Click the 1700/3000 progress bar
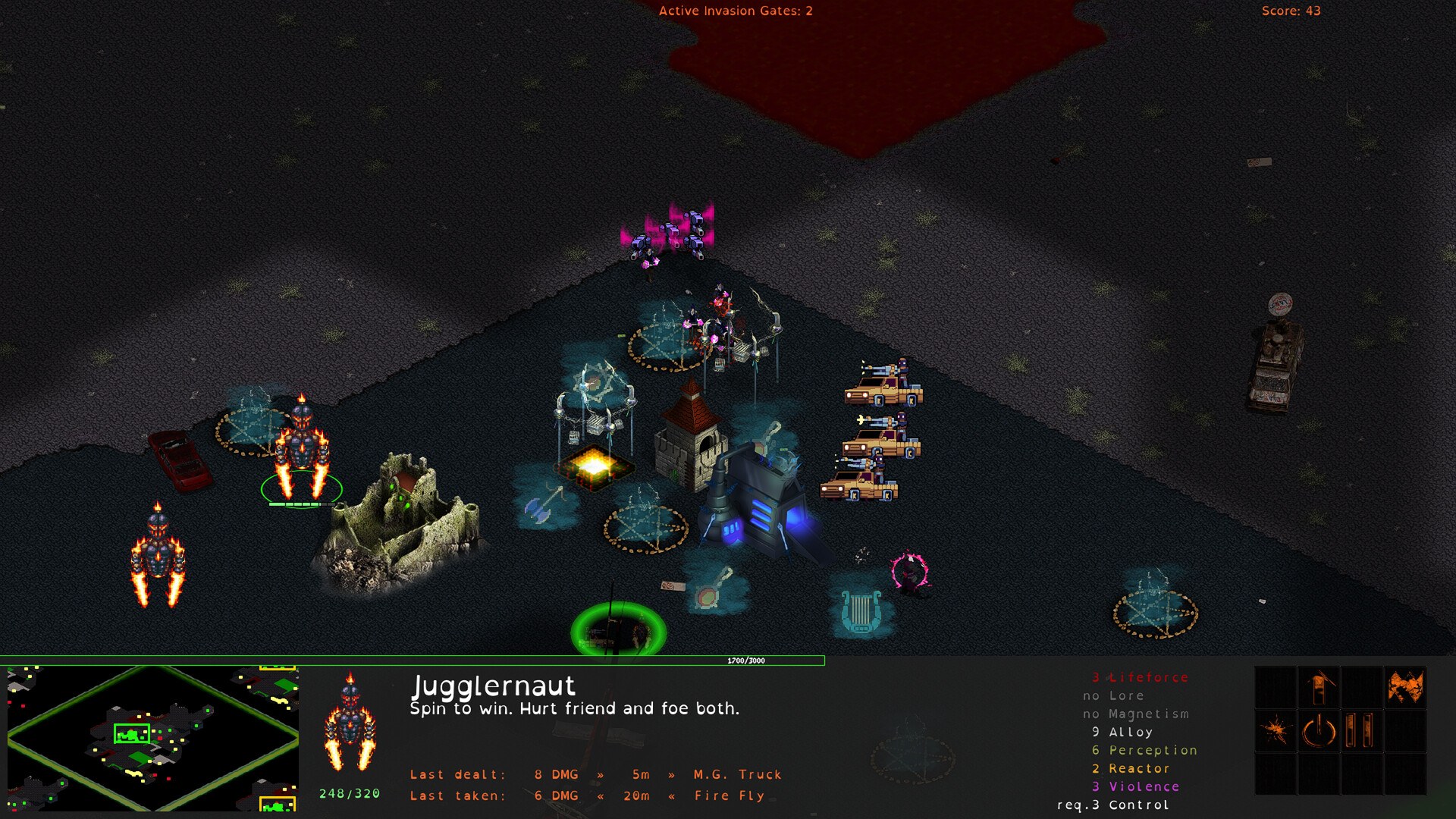 [747, 661]
